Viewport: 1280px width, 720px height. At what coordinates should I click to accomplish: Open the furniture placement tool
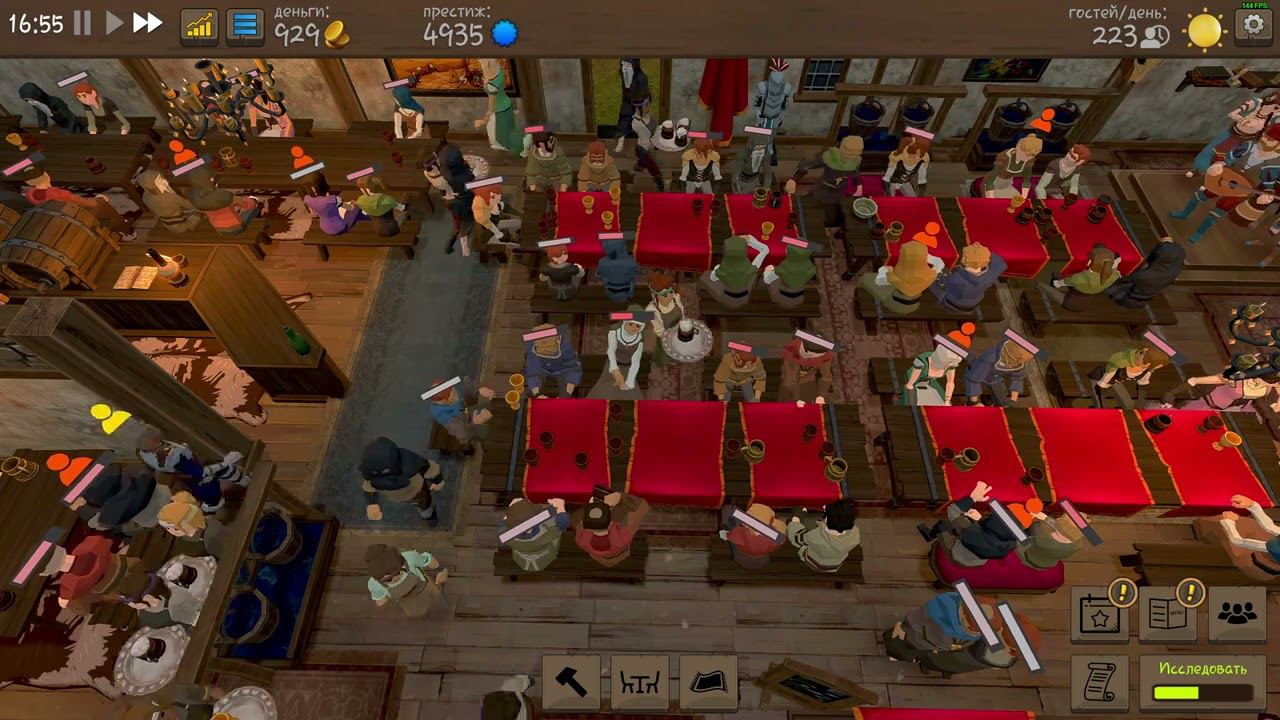pos(639,681)
